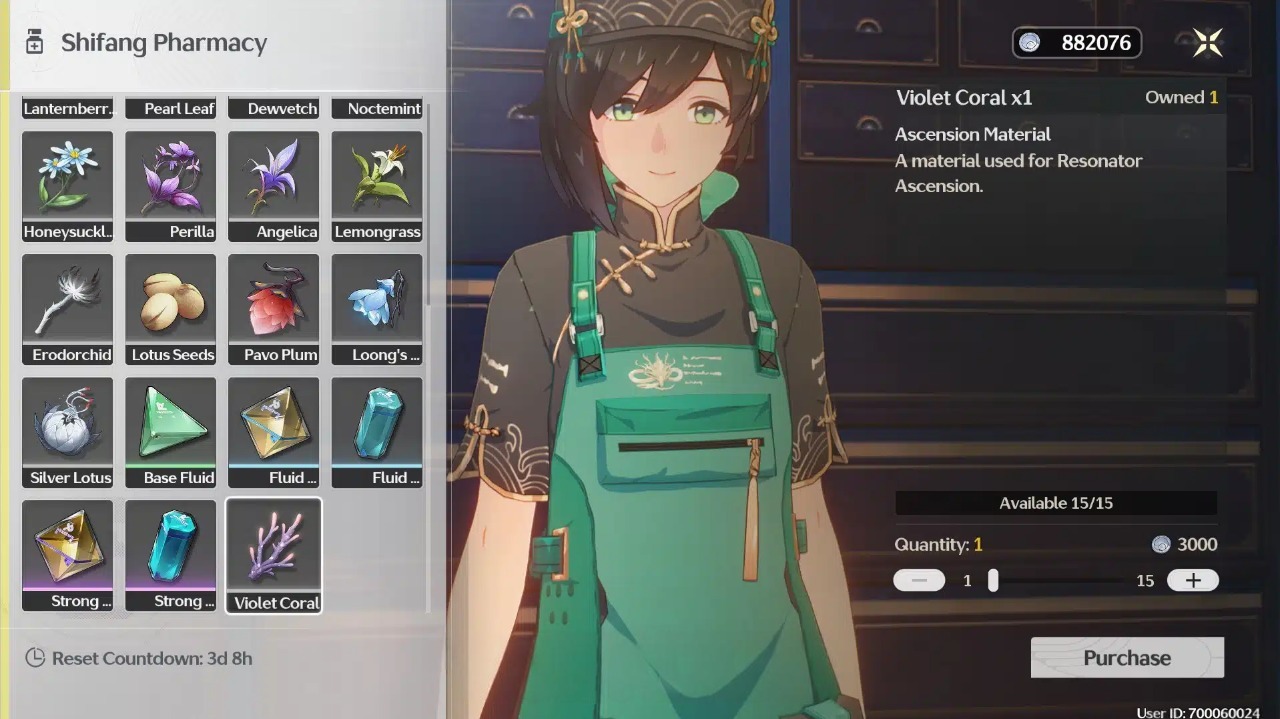Select the Honeysuckle flower item
The height and width of the screenshot is (719, 1280).
pos(68,186)
